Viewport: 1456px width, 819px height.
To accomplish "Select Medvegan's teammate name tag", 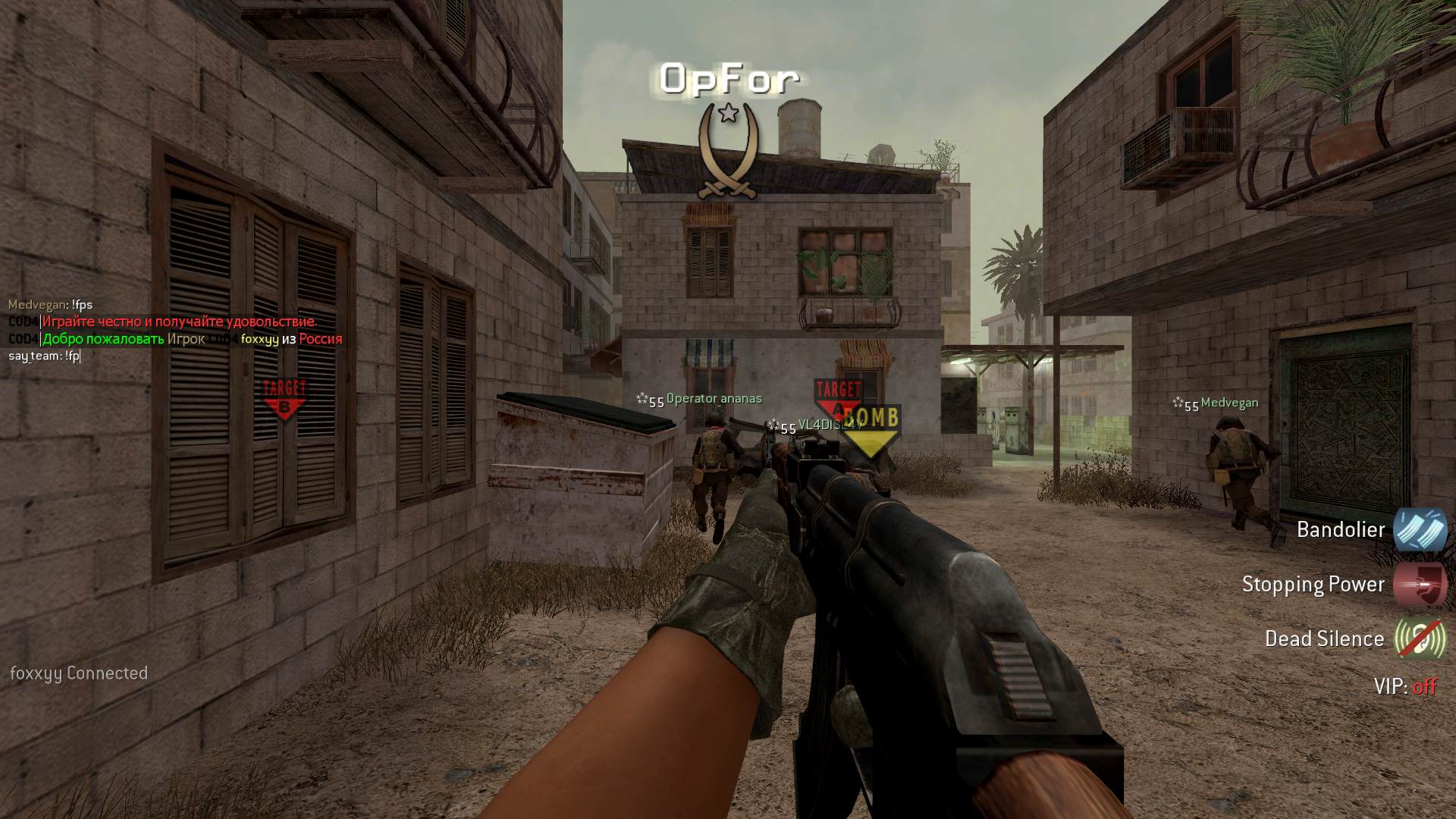I will pyautogui.click(x=1228, y=403).
